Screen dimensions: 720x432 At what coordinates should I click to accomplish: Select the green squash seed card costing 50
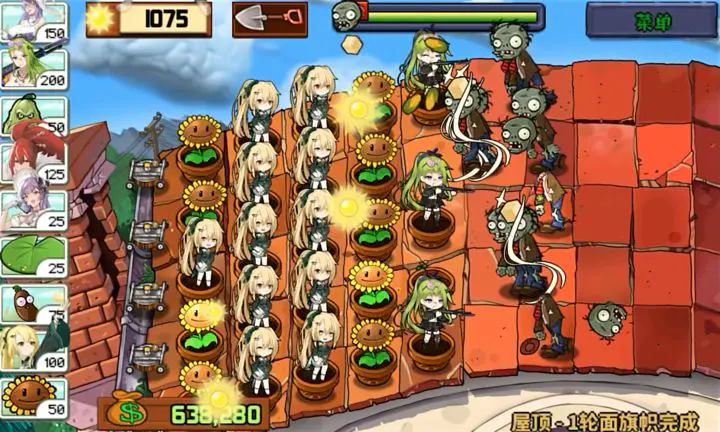[32, 114]
